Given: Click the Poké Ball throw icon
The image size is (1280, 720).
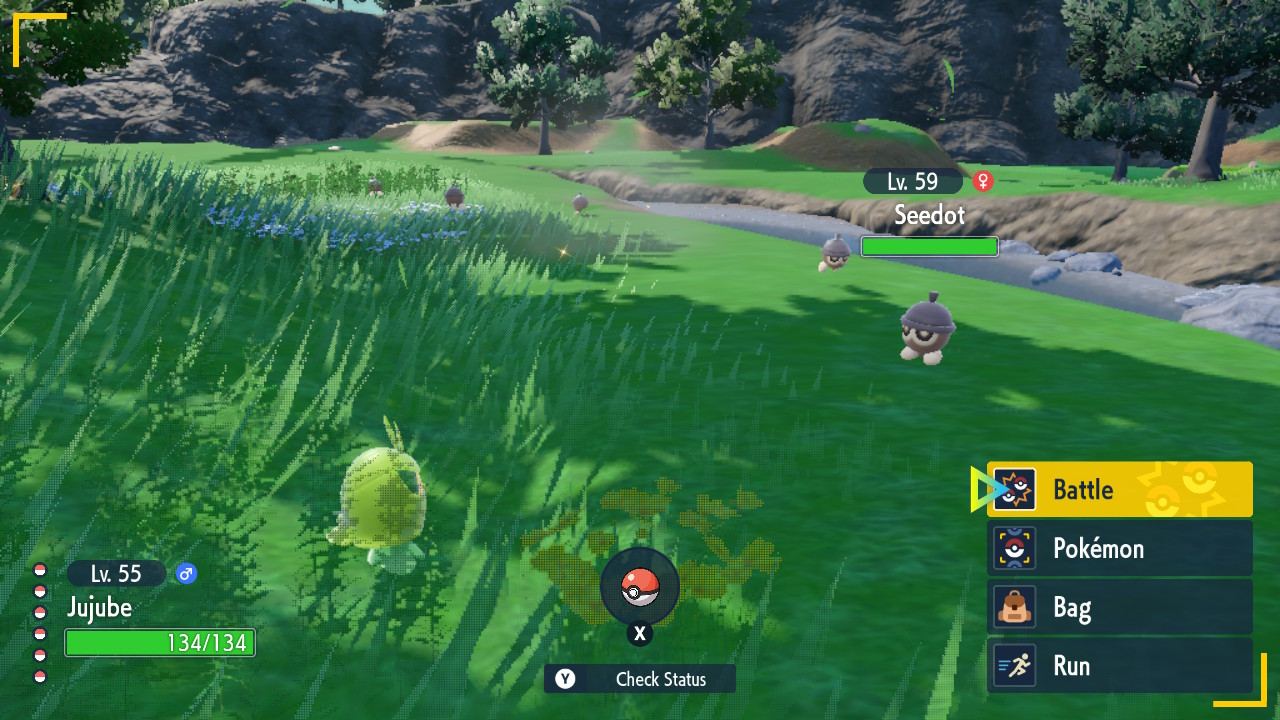Looking at the screenshot, I should click(640, 588).
